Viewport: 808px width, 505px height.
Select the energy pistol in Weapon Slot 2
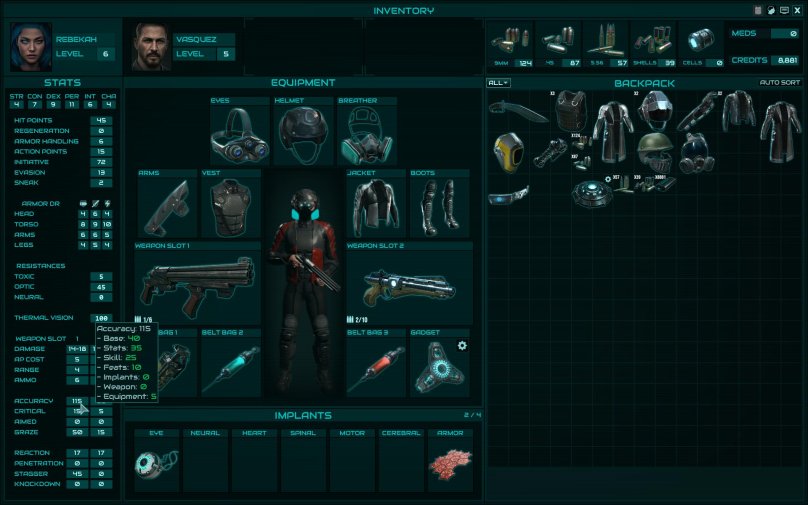click(408, 283)
